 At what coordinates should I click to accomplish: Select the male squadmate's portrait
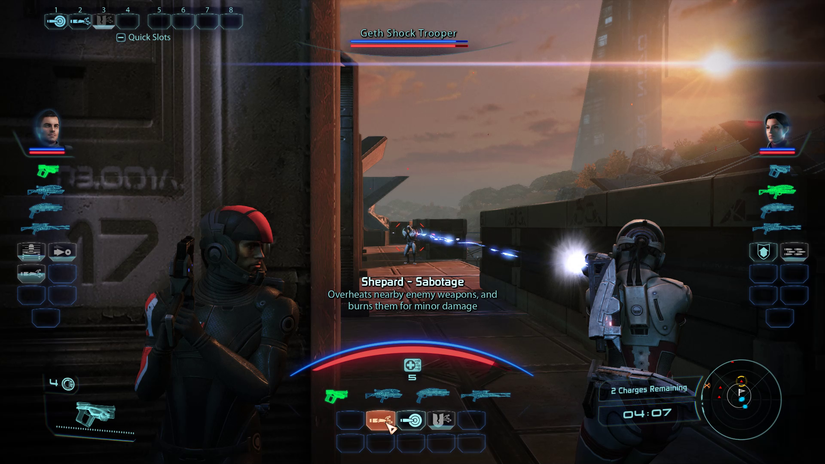pyautogui.click(x=47, y=128)
